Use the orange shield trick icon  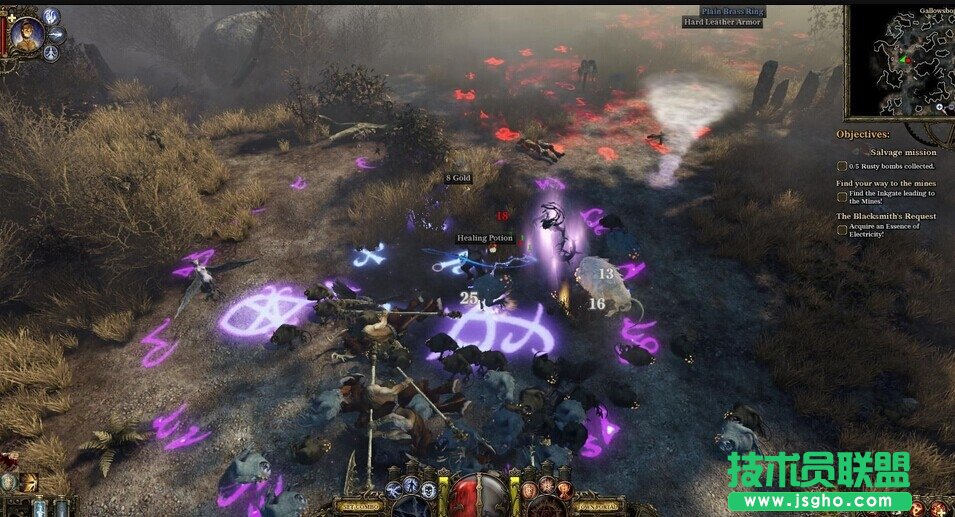(529, 490)
